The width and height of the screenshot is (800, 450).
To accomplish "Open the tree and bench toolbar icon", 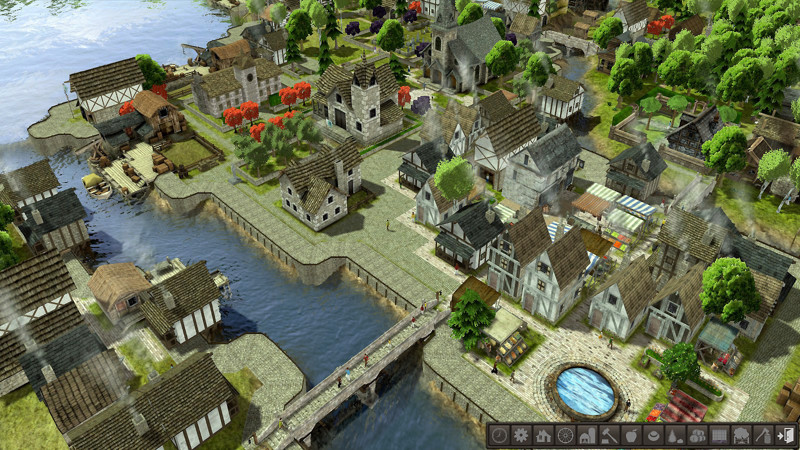I will [741, 435].
